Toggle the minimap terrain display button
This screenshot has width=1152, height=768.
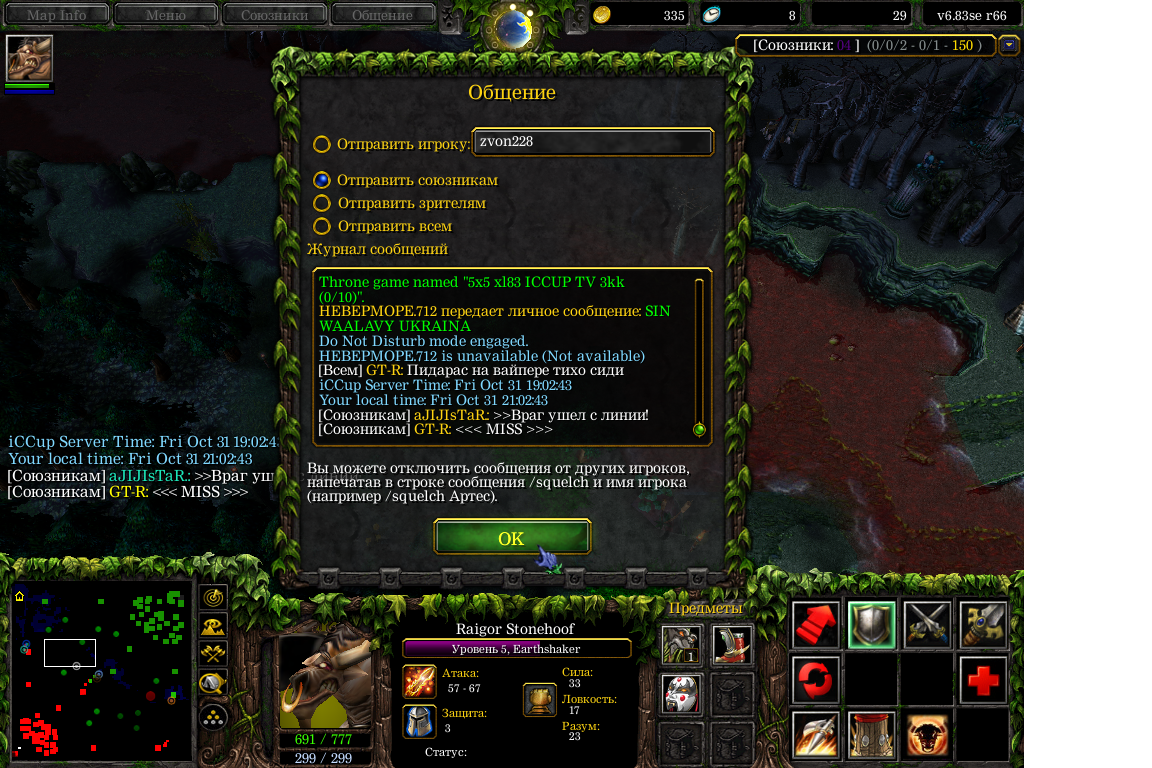click(213, 627)
